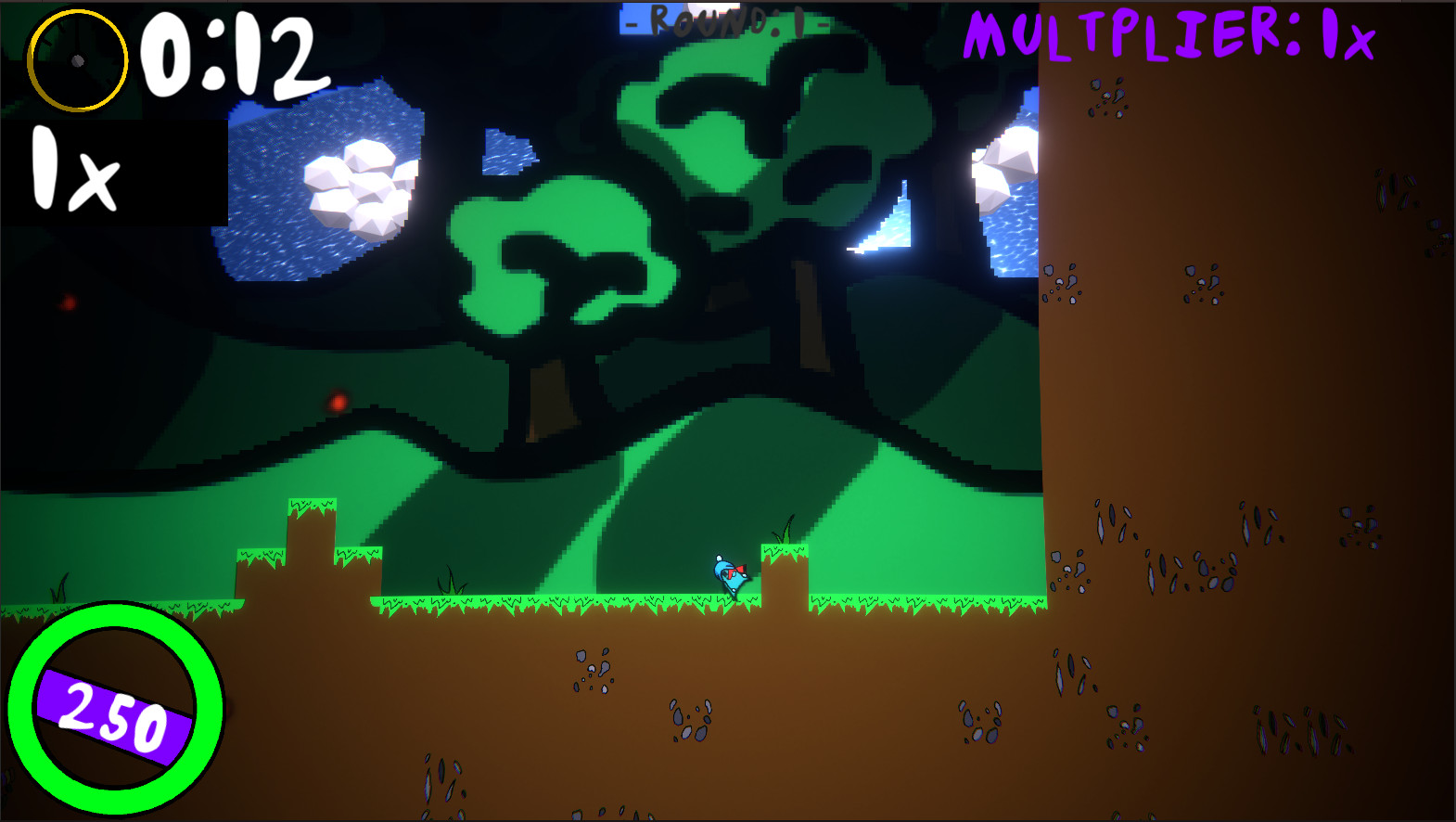
Task: Expand the black multiplier panel
Action: [x=116, y=172]
